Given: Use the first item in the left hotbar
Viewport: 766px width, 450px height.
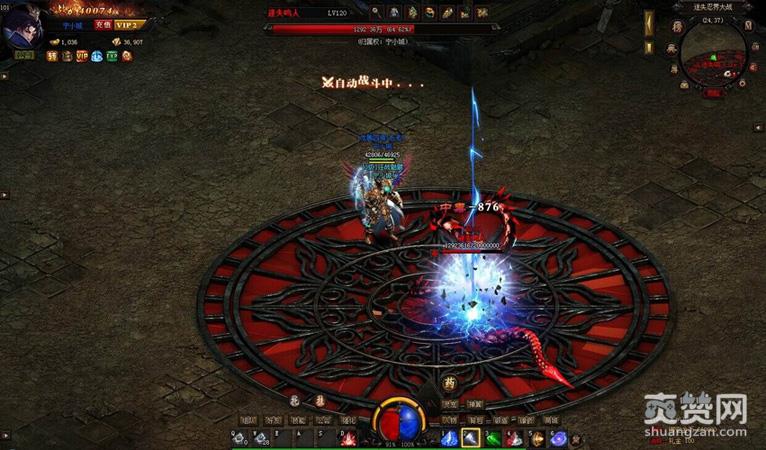Looking at the screenshot, I should pos(240,438).
